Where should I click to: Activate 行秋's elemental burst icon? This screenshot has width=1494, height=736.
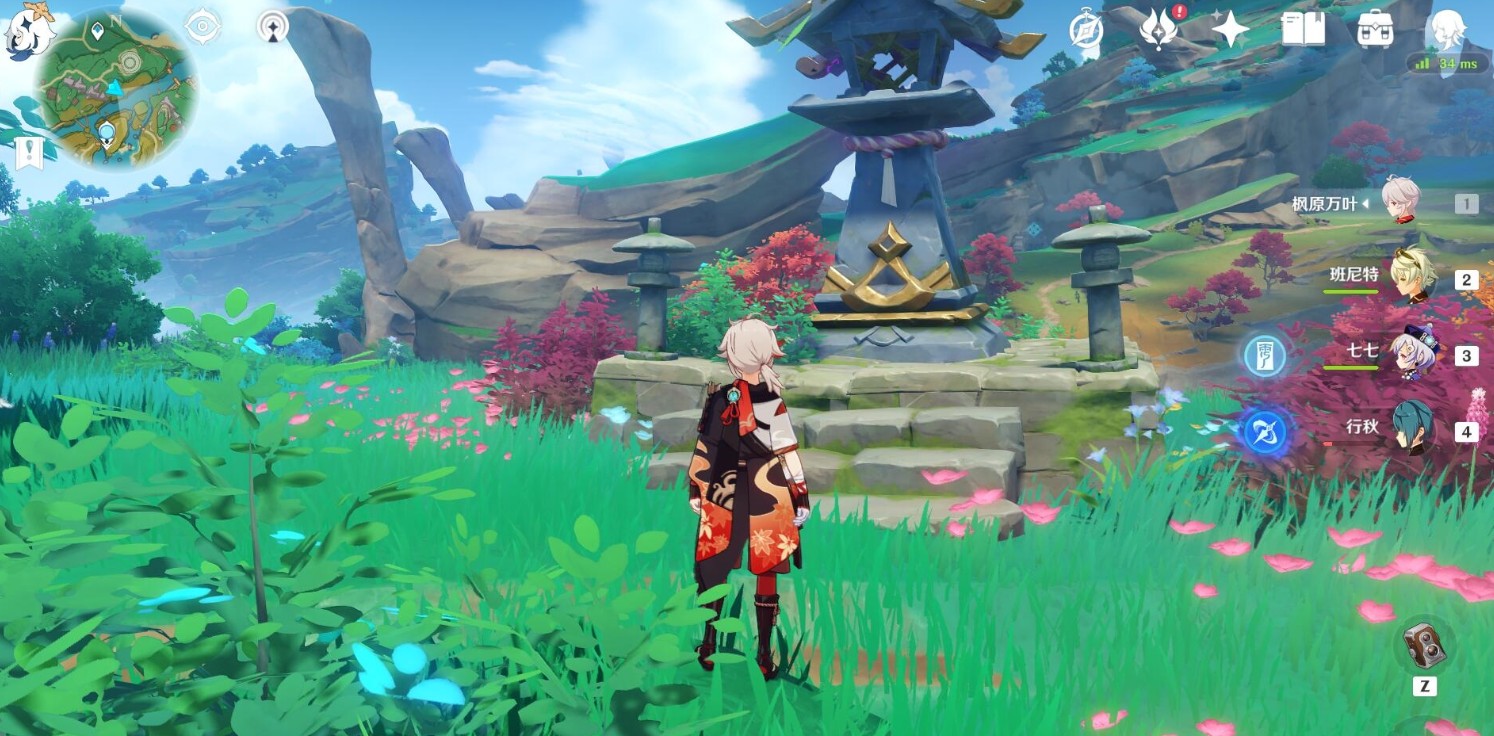(1265, 432)
